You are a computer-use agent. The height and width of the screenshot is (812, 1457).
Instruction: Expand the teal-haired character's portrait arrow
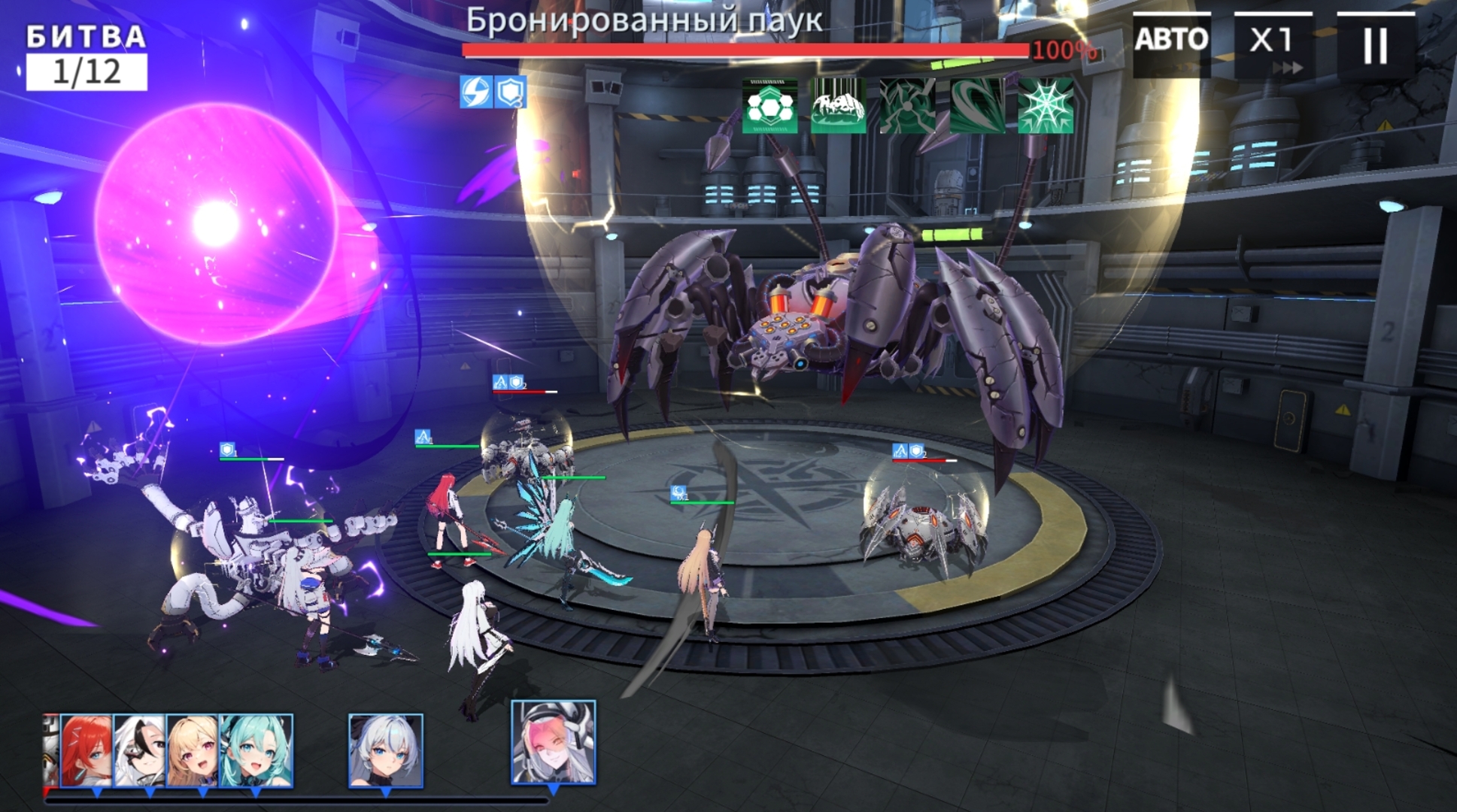click(x=254, y=791)
